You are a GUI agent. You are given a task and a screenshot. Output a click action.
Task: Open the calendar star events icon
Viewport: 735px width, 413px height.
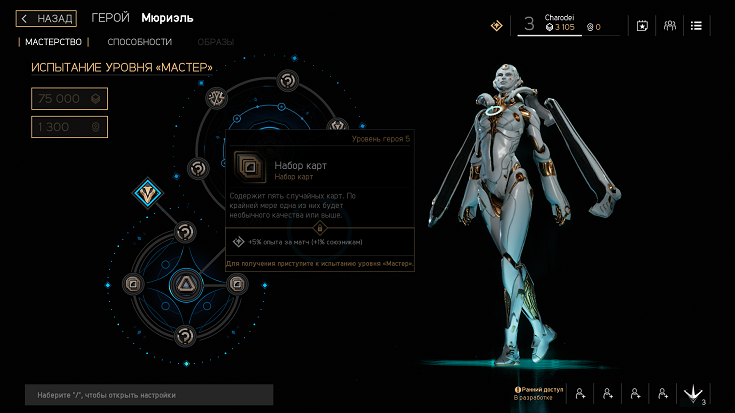tap(642, 26)
